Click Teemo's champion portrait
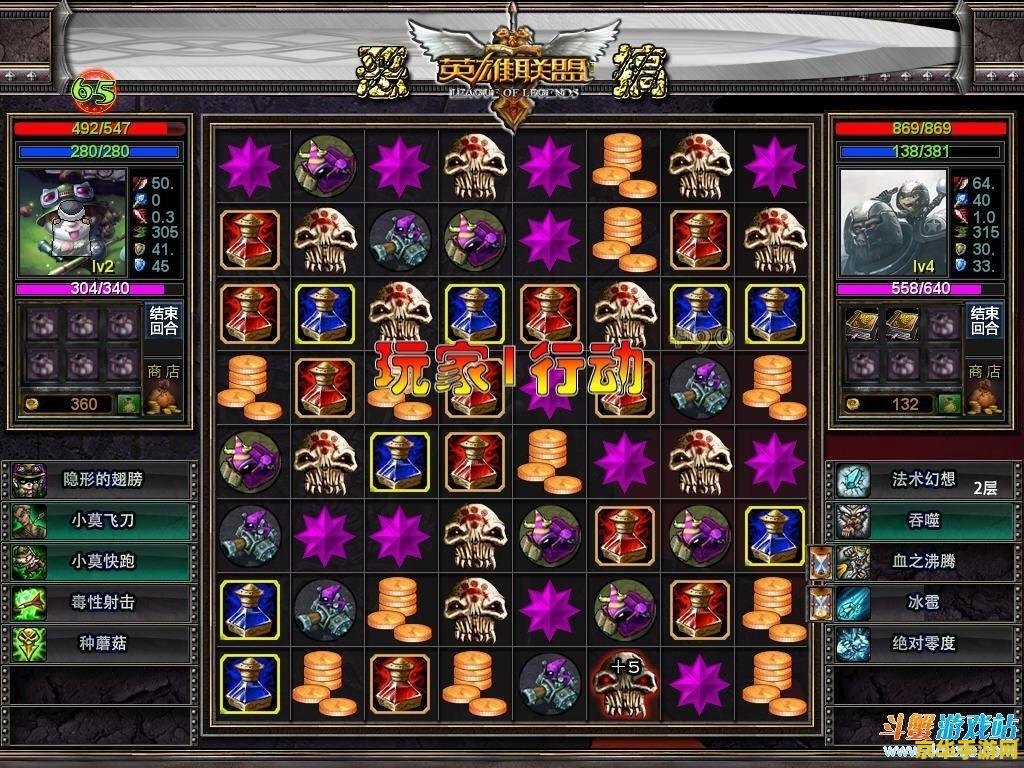The width and height of the screenshot is (1024, 768). coord(71,222)
